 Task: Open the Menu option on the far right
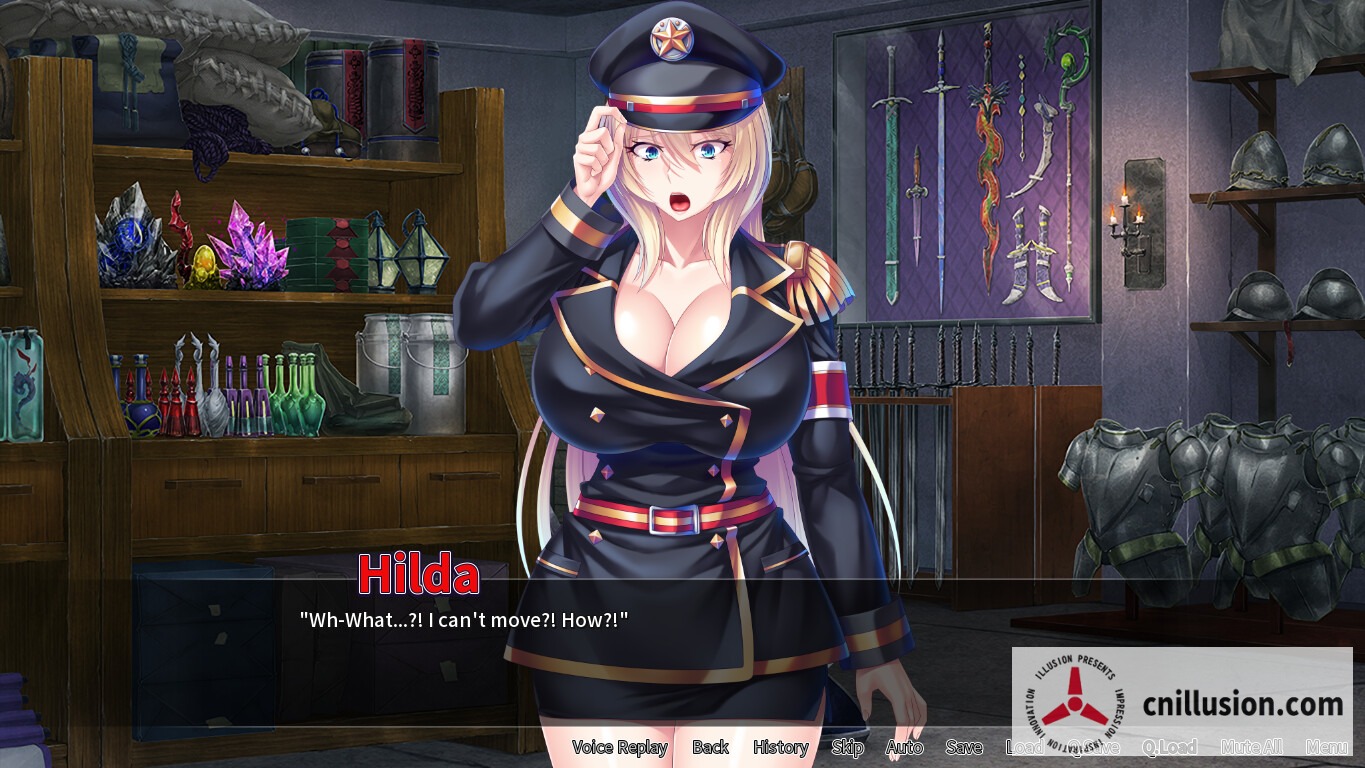(1327, 747)
